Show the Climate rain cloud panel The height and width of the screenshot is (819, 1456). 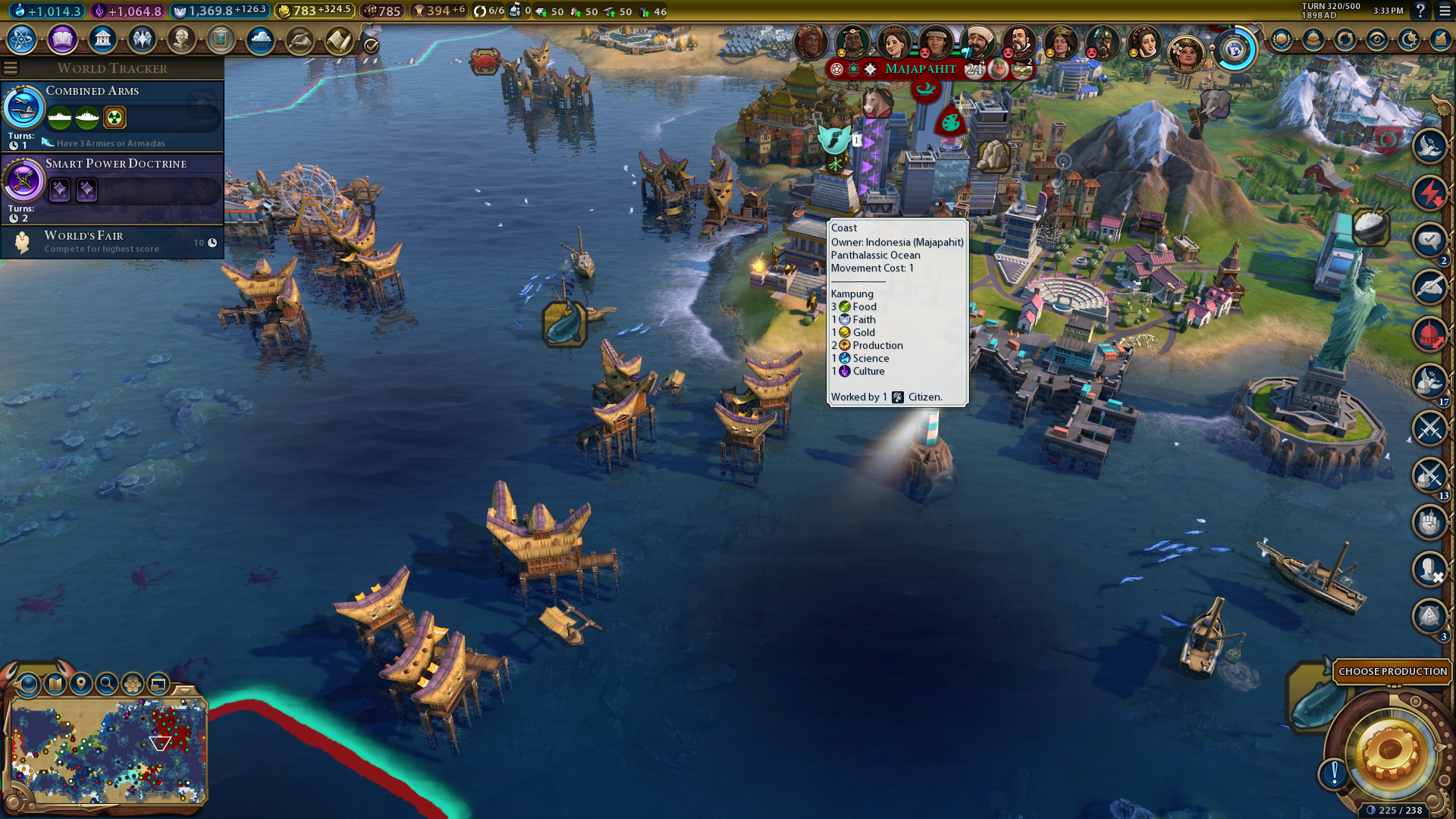[260, 39]
